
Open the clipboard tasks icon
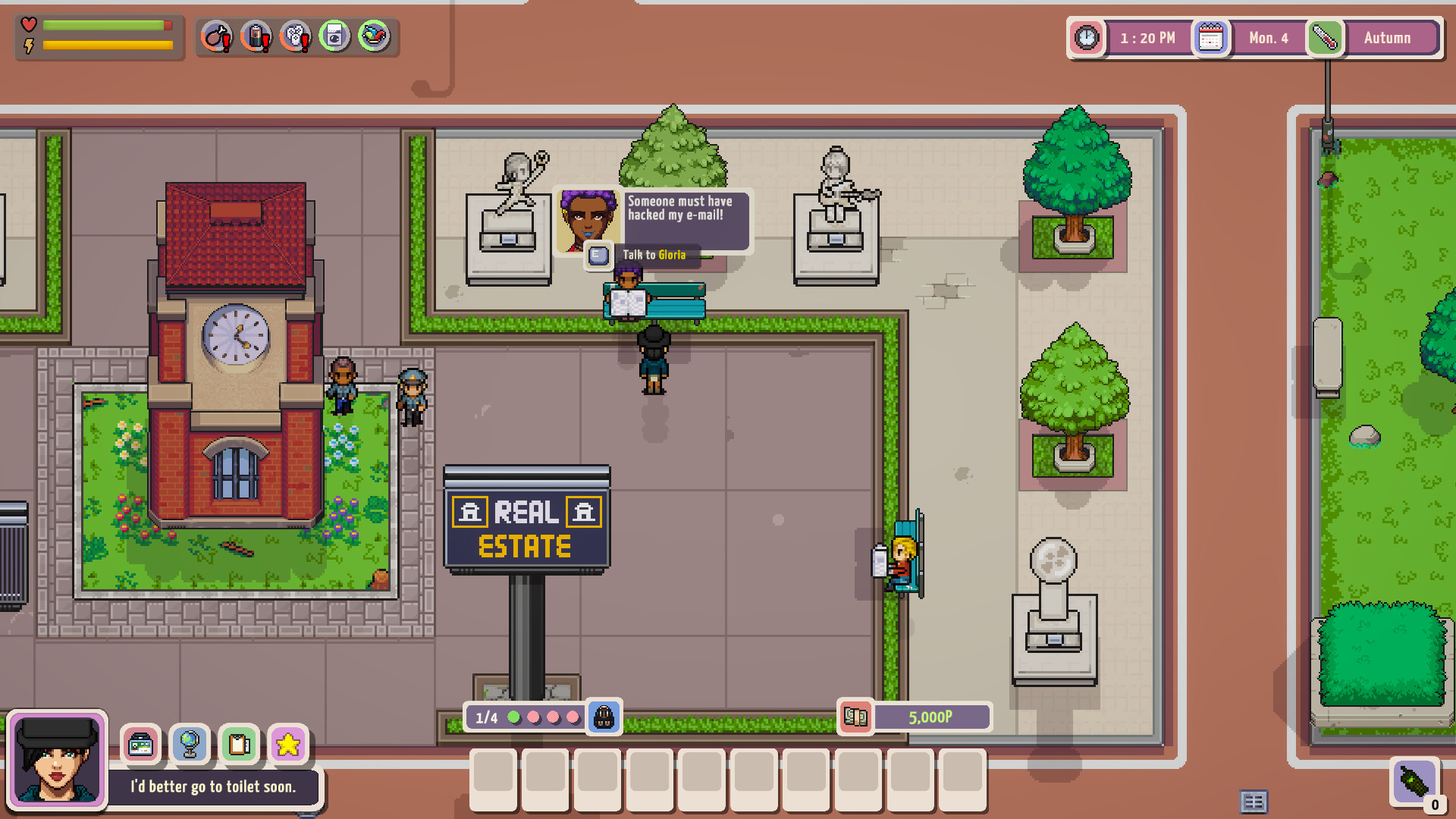(240, 745)
